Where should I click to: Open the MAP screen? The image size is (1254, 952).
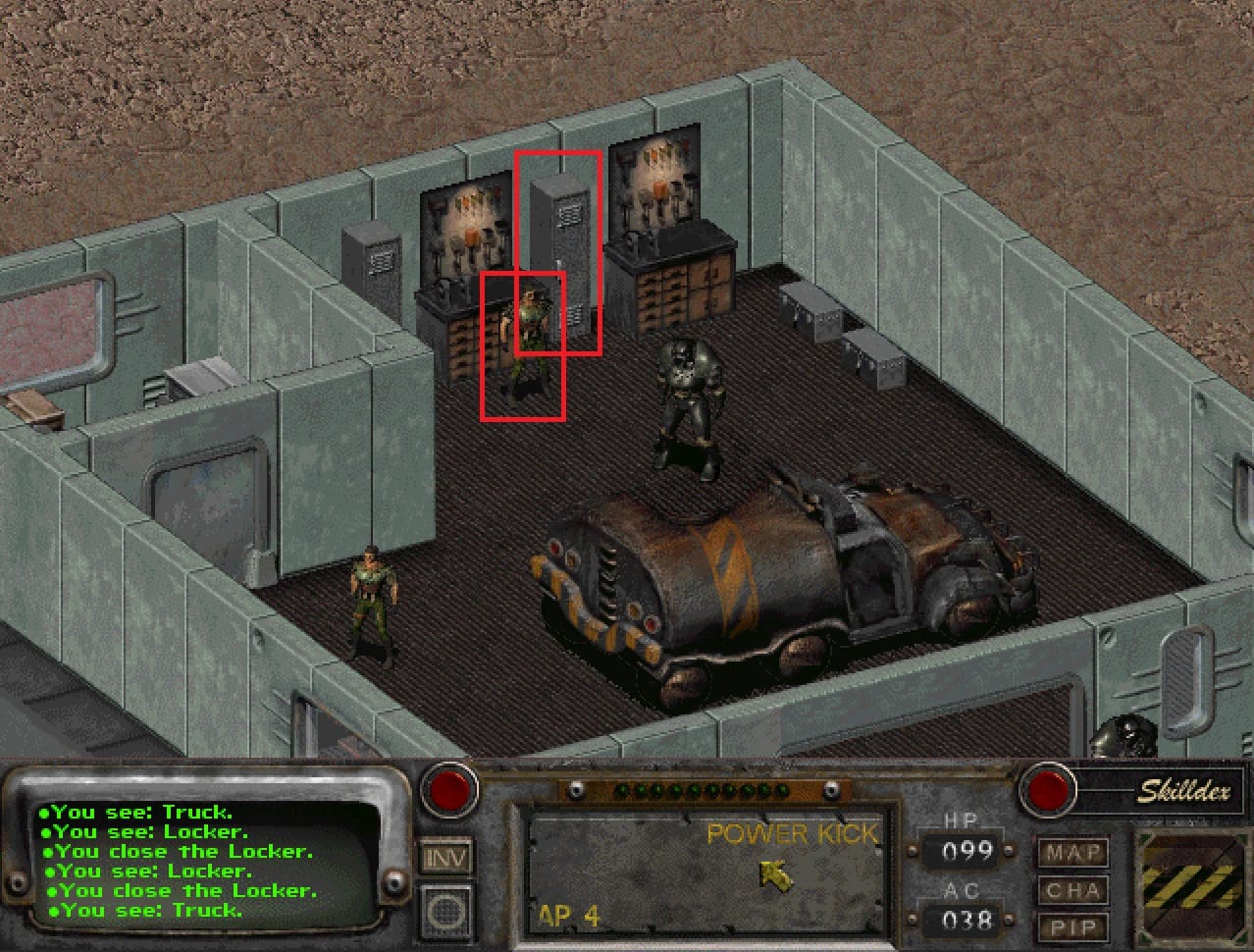point(1072,853)
